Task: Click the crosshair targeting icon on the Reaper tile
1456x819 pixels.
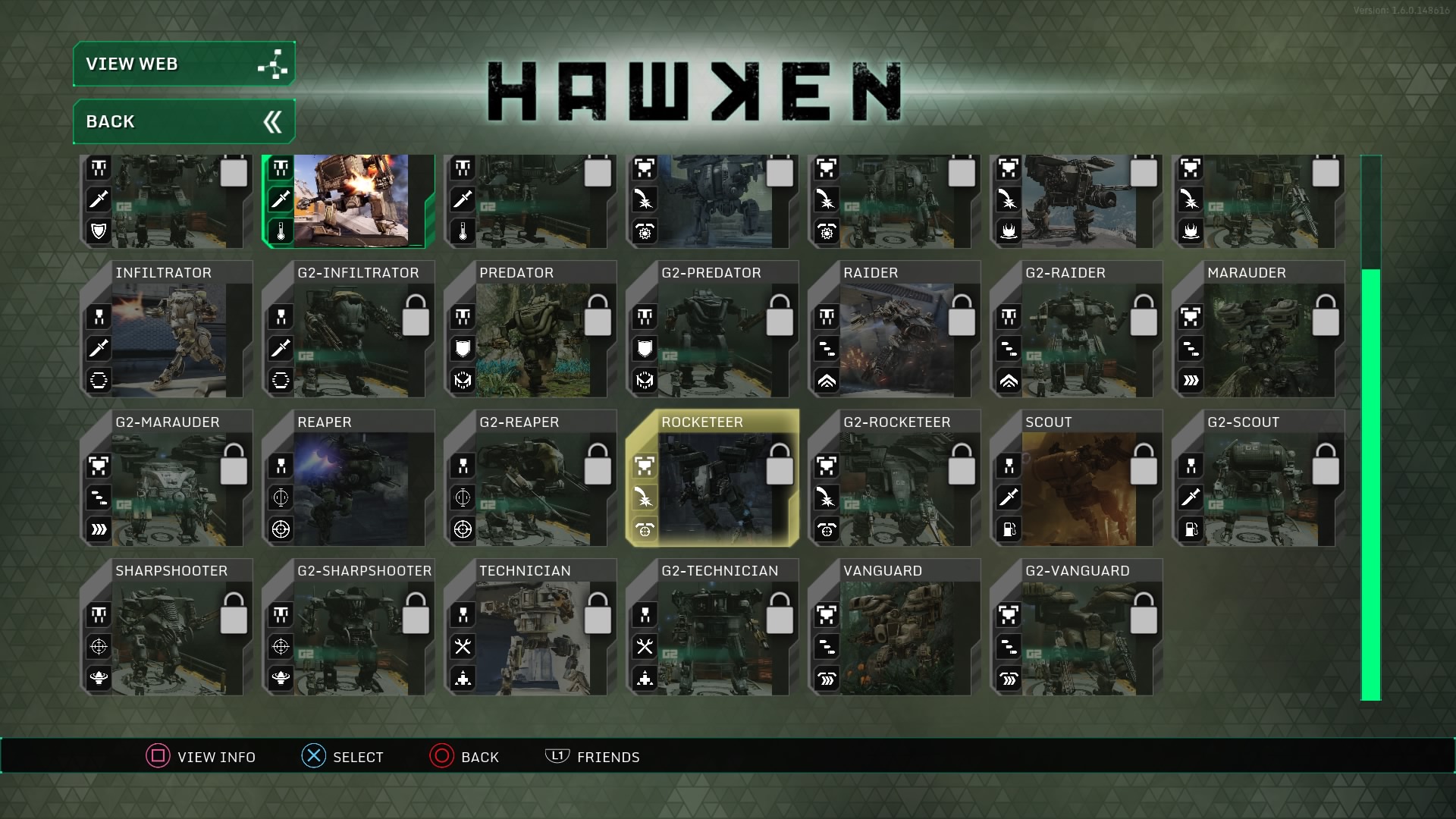Action: [281, 529]
